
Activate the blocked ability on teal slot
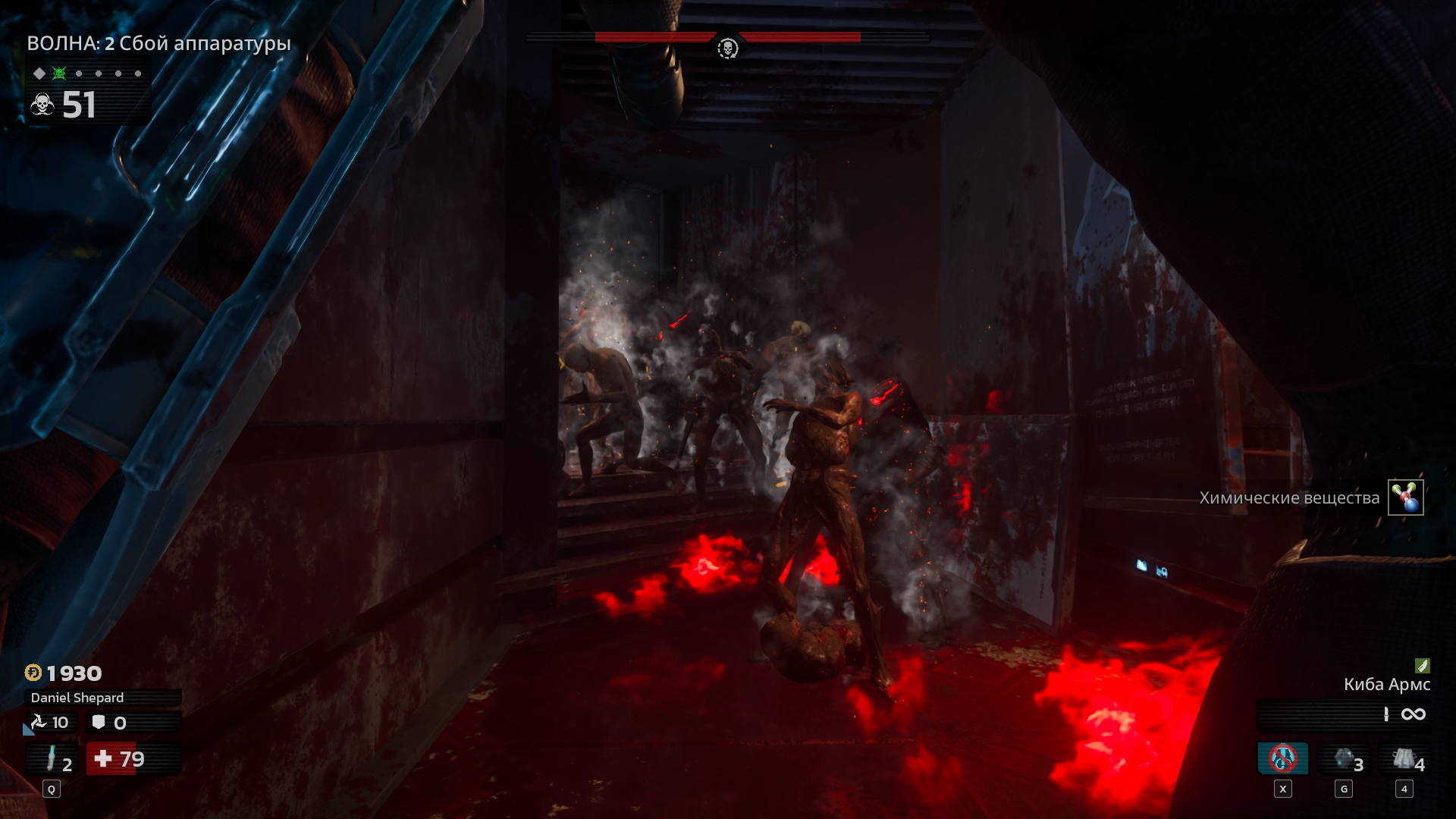pyautogui.click(x=1283, y=758)
